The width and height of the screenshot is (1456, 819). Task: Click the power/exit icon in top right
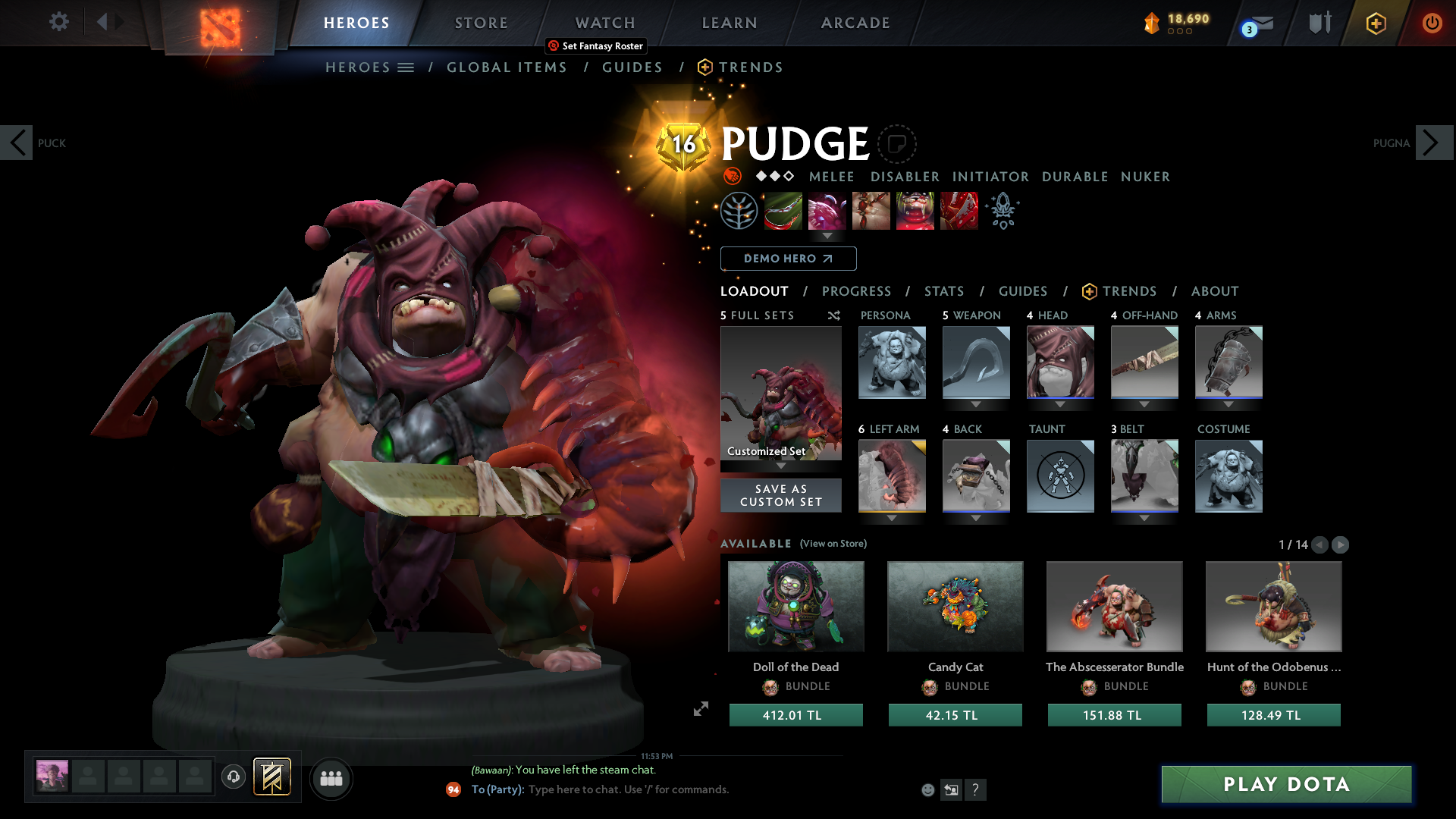click(1432, 23)
